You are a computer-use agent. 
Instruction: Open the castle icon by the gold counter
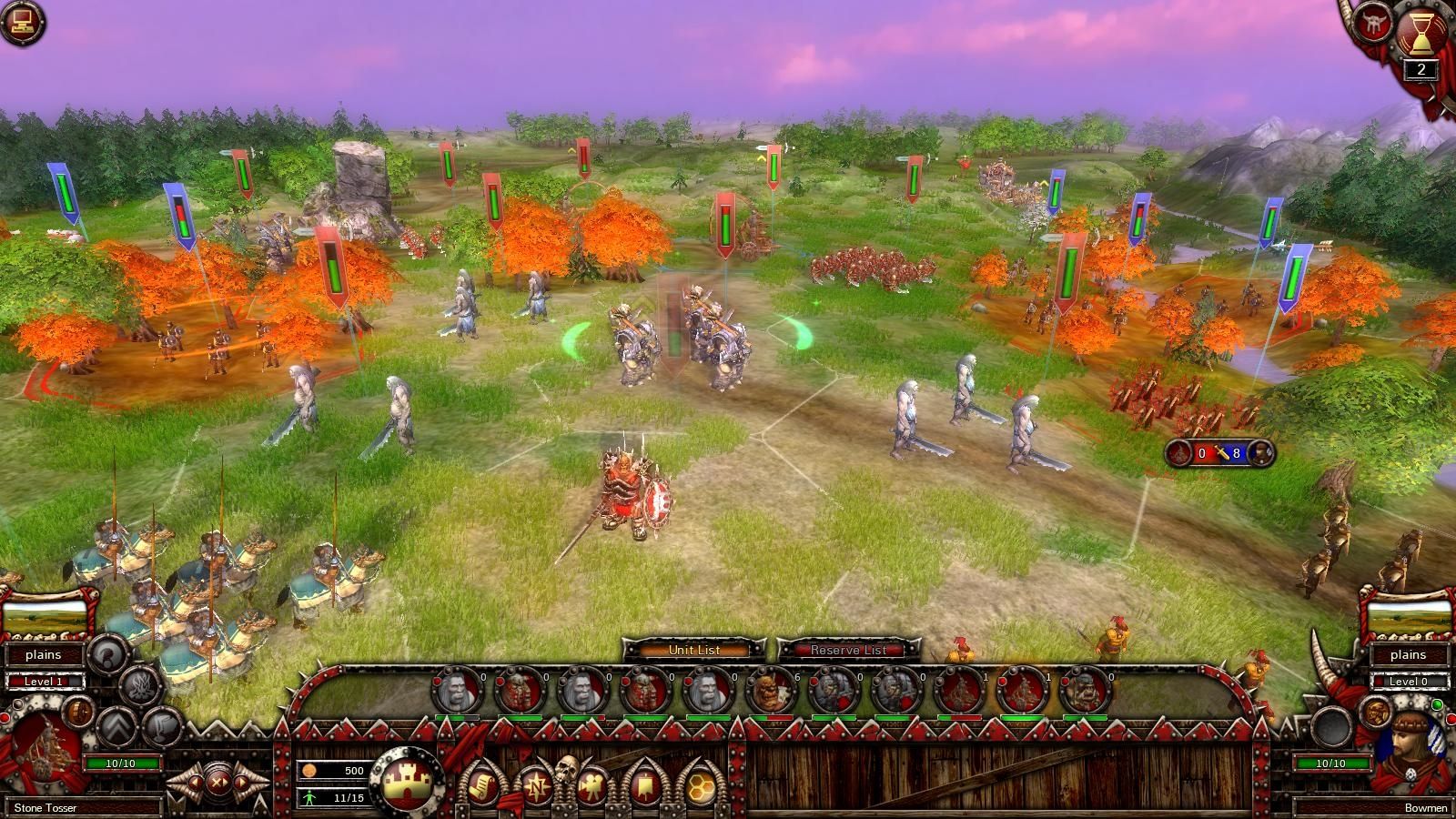point(406,784)
